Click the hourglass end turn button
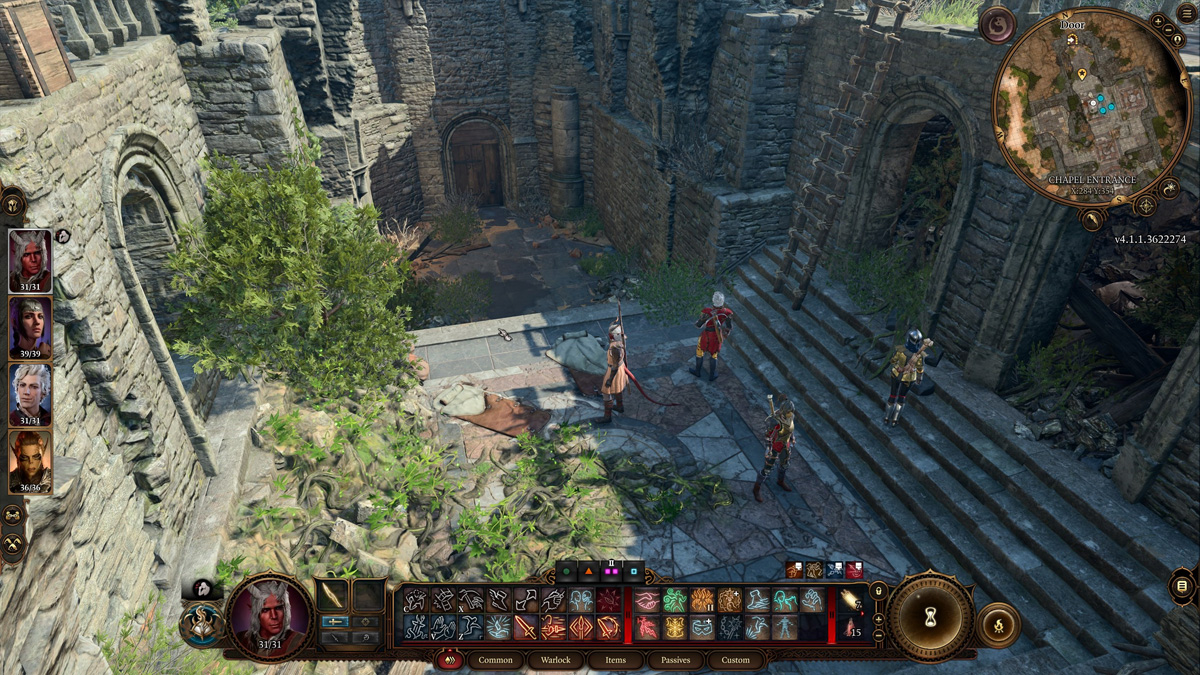Viewport: 1200px width, 675px height. [930, 618]
